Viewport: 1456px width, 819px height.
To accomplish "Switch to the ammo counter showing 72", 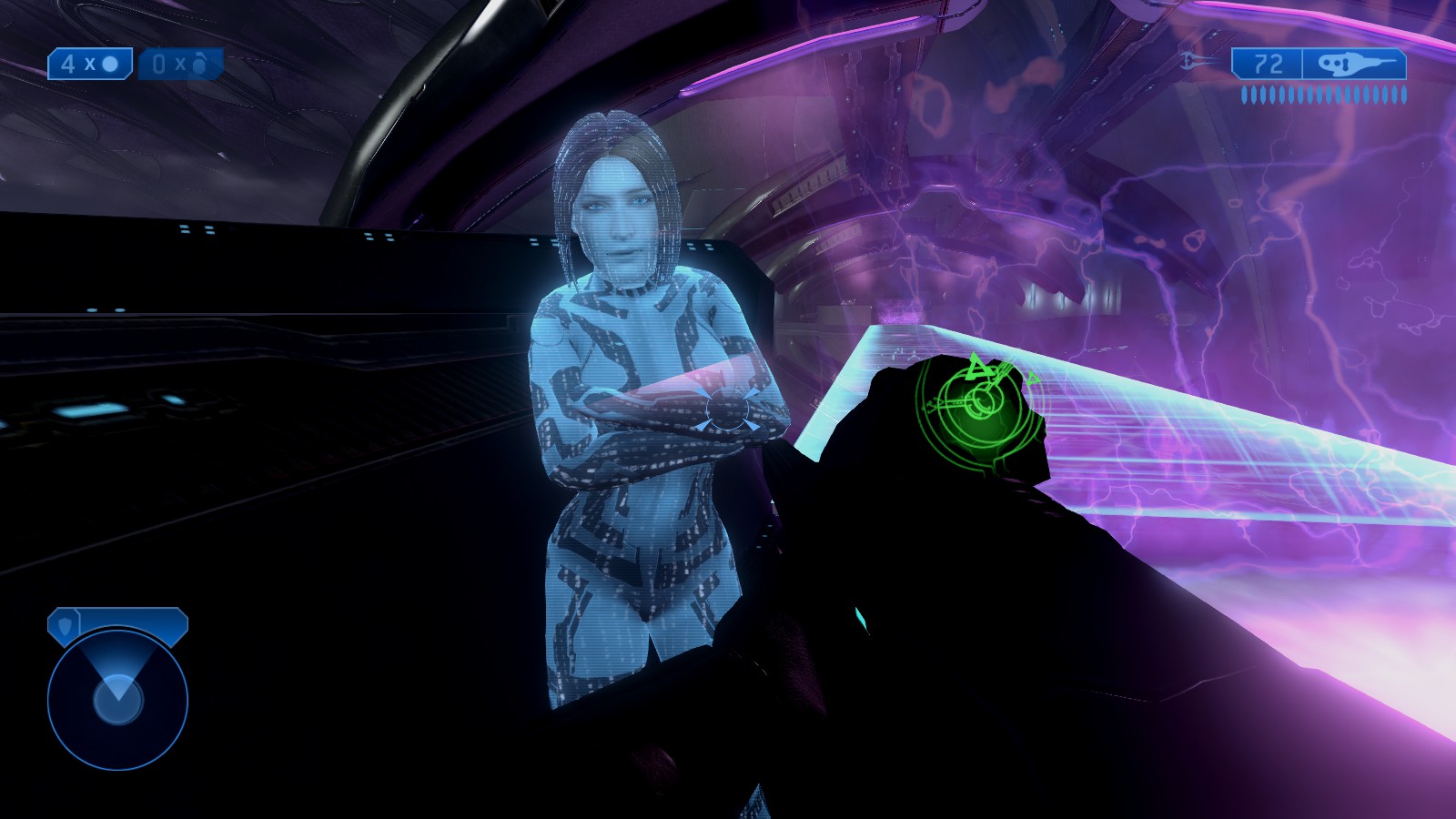I will click(1269, 63).
